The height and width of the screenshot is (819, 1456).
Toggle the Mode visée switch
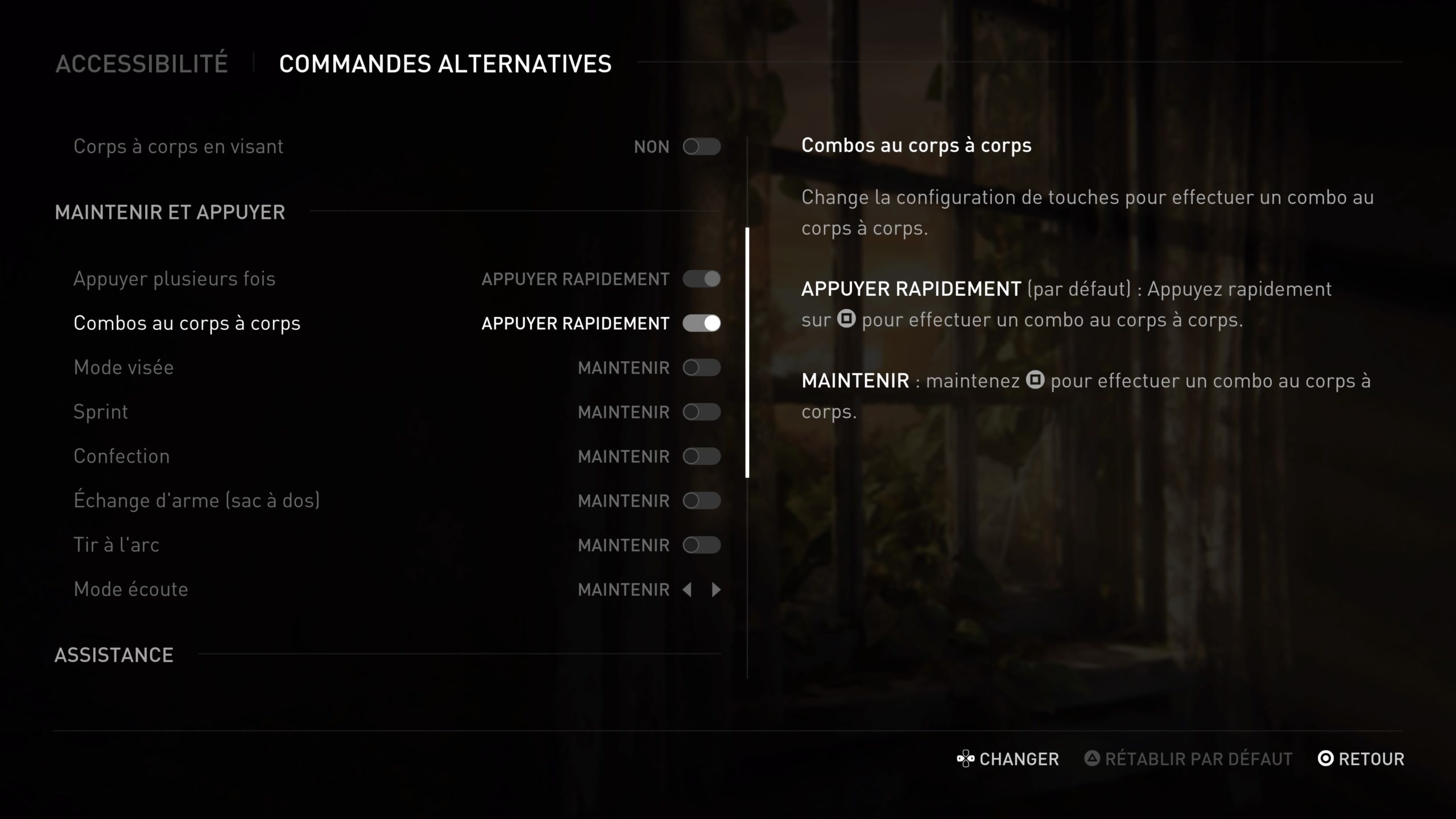click(x=701, y=367)
